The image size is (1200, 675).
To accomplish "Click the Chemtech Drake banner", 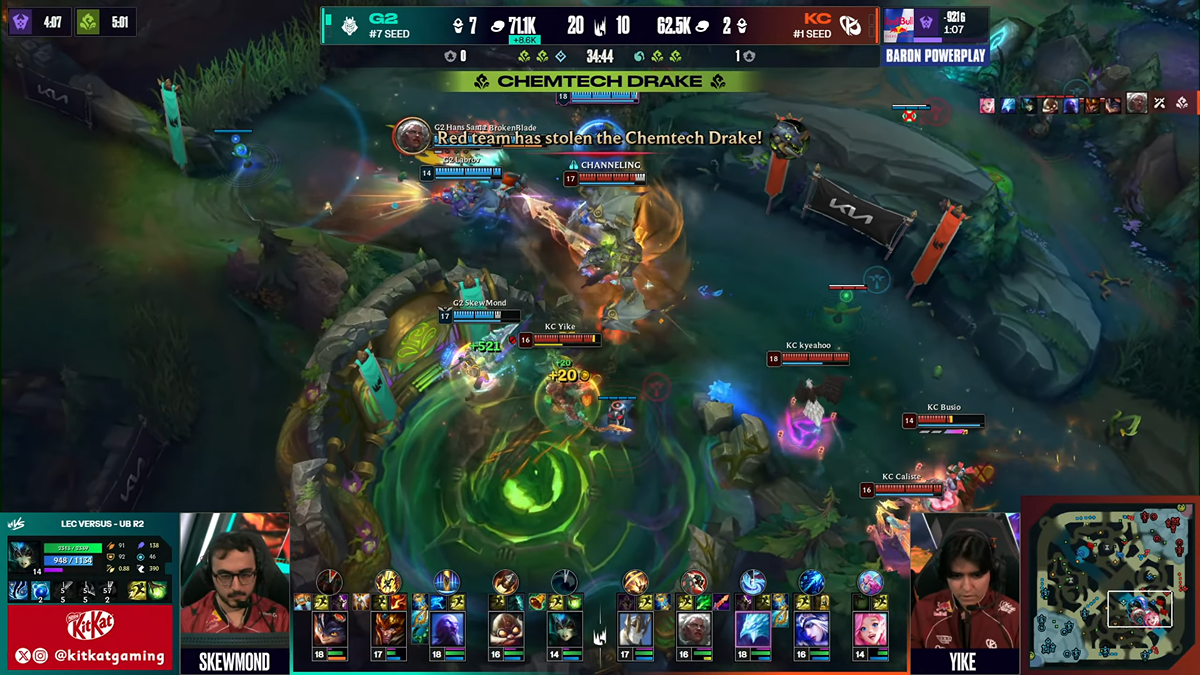I will [x=600, y=81].
